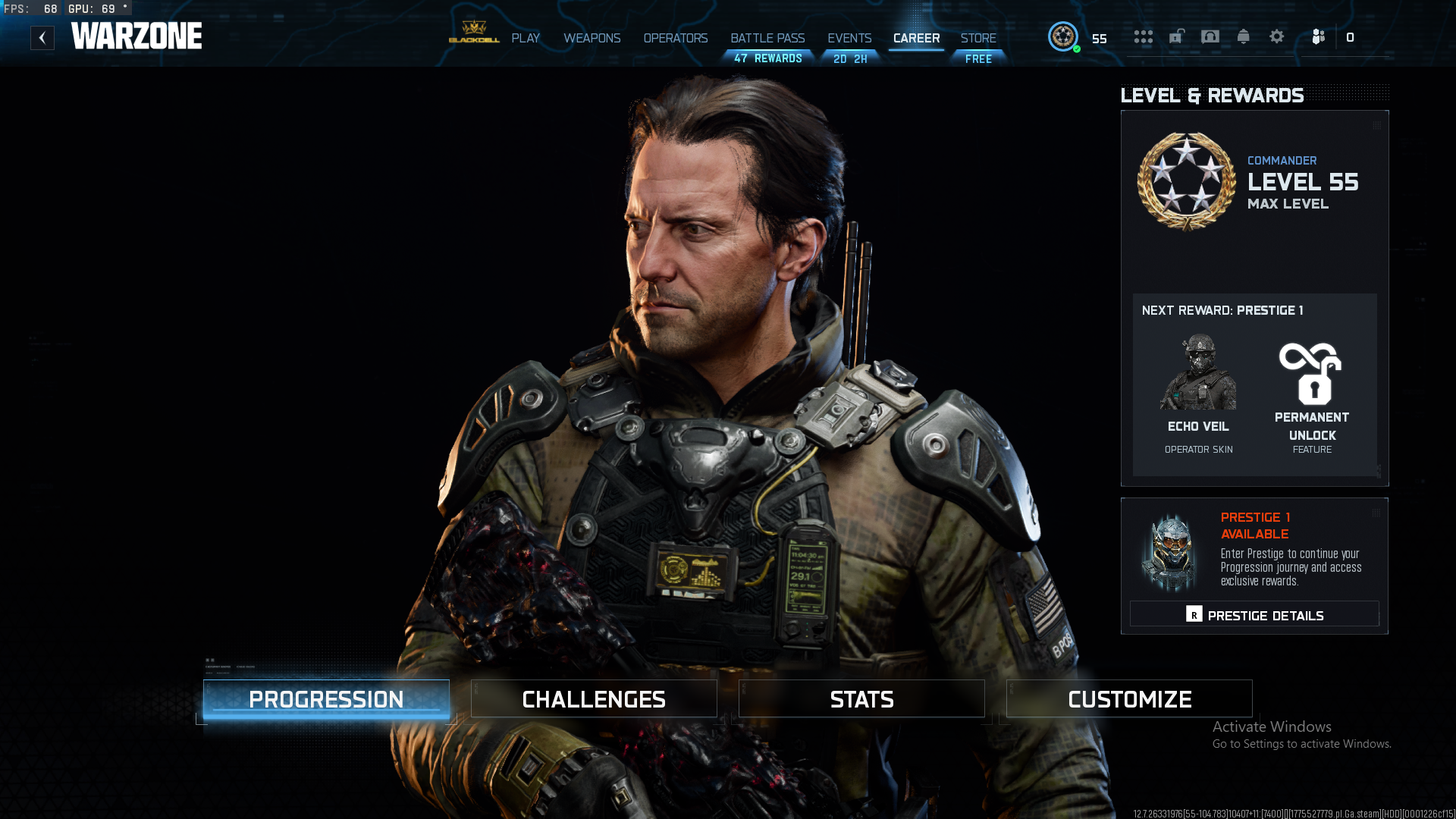Open the friends social icon

click(x=1318, y=37)
